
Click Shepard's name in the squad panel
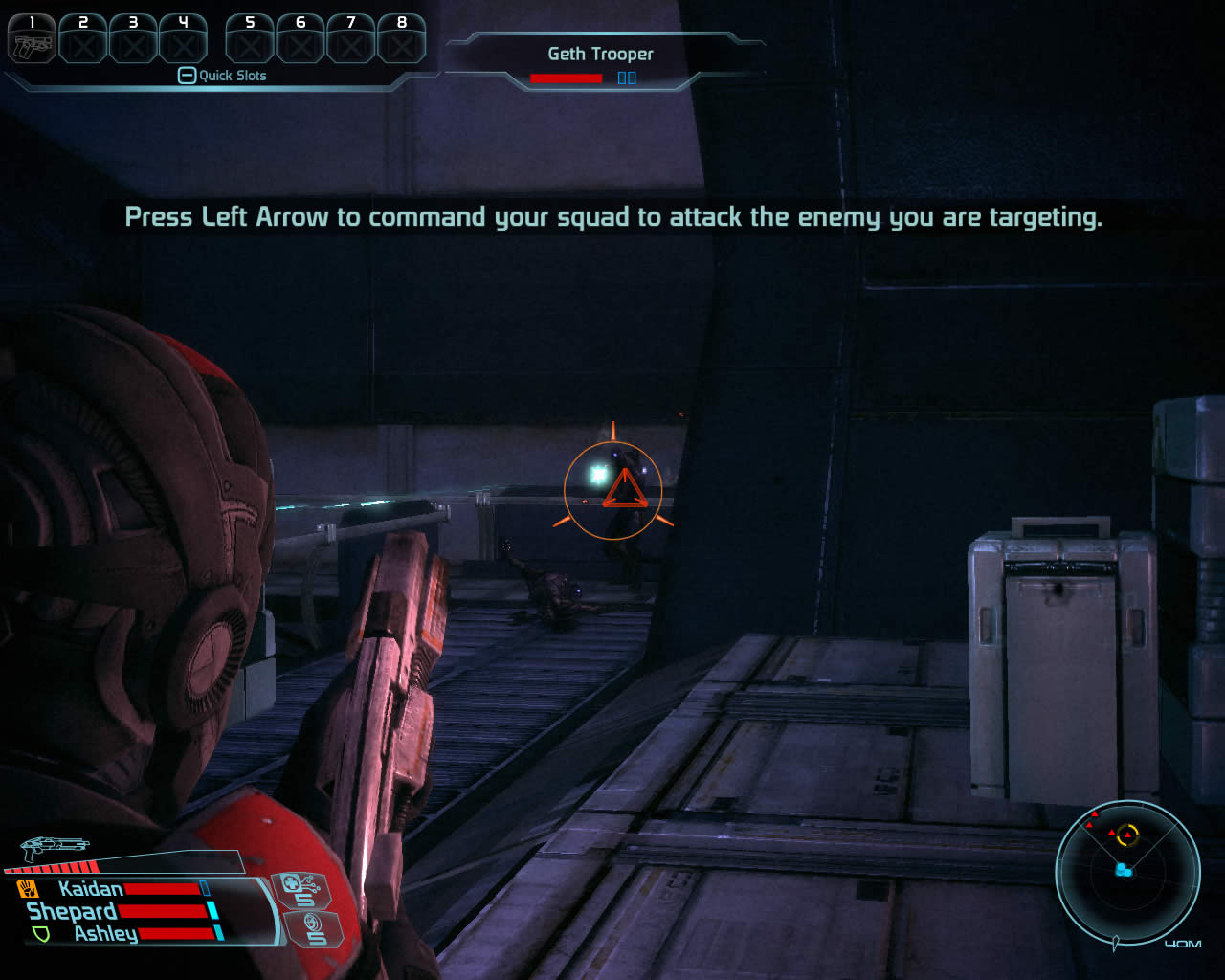(72, 911)
